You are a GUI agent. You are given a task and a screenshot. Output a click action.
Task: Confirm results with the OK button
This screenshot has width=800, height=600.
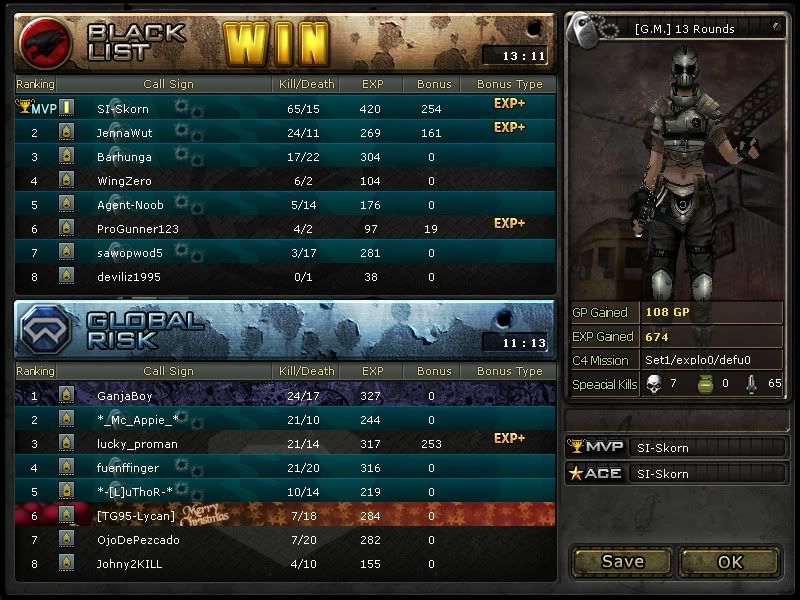[730, 561]
